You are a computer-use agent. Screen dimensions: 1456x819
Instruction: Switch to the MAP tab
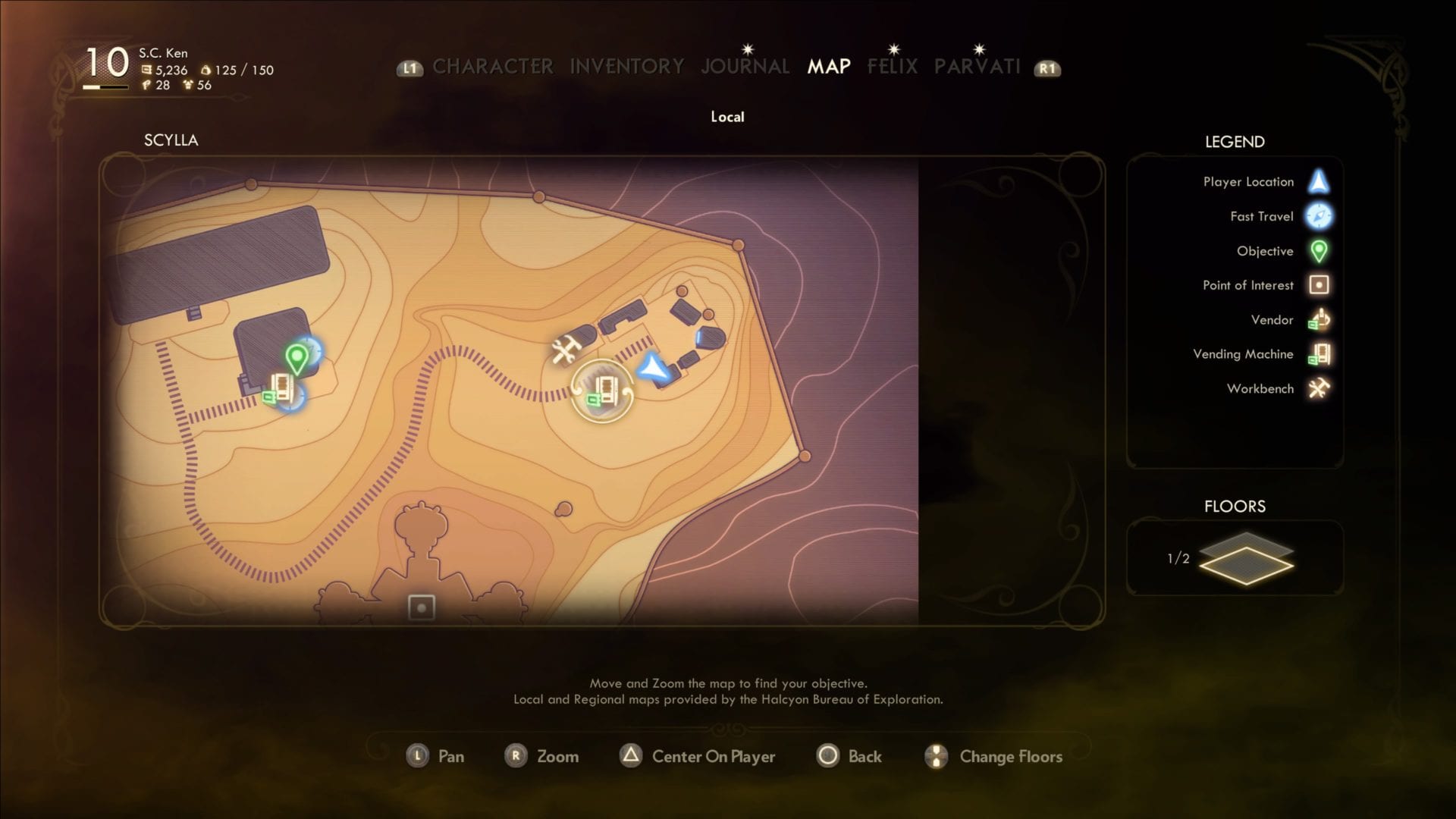[x=828, y=67]
